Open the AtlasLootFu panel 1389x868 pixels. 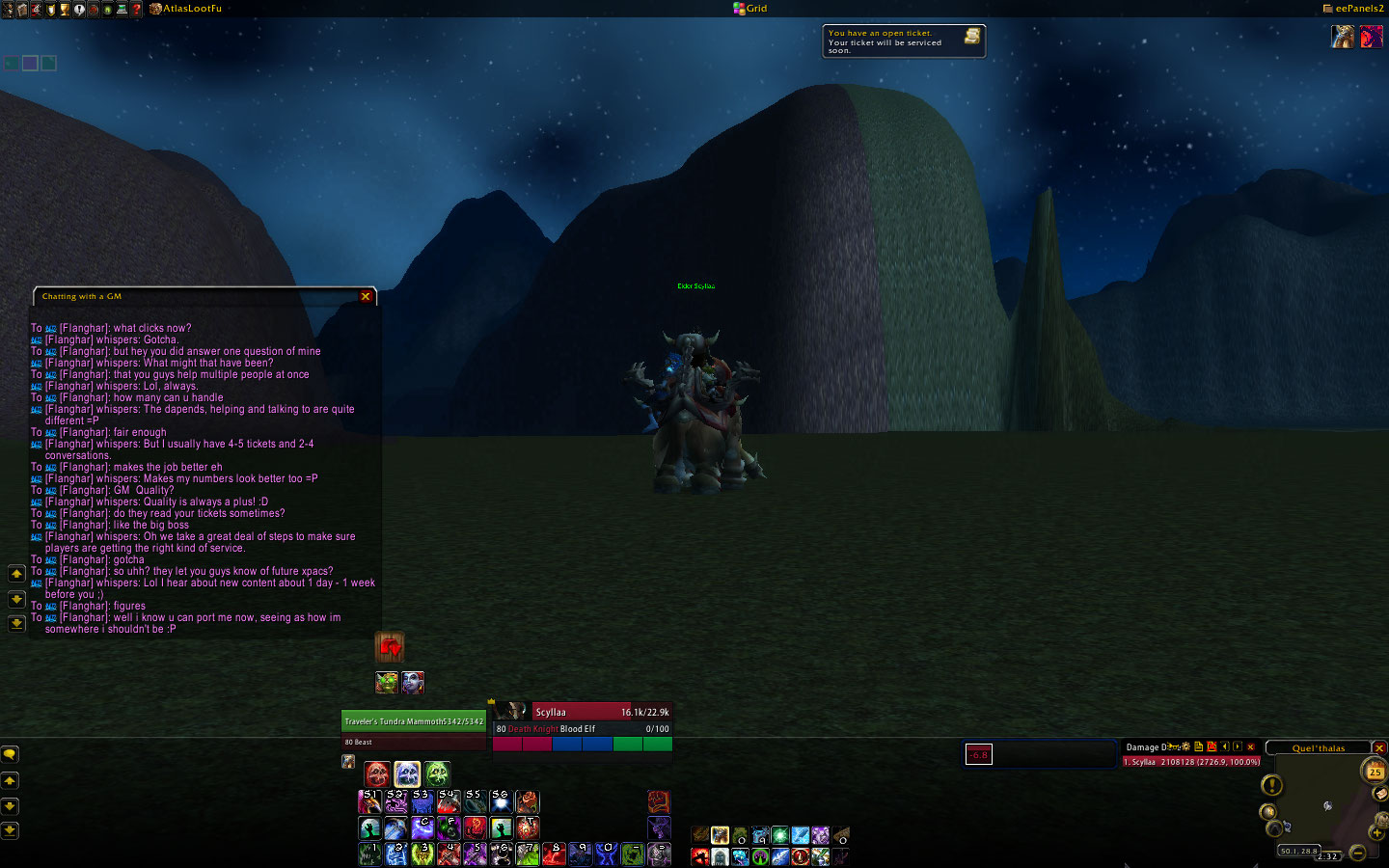click(186, 9)
